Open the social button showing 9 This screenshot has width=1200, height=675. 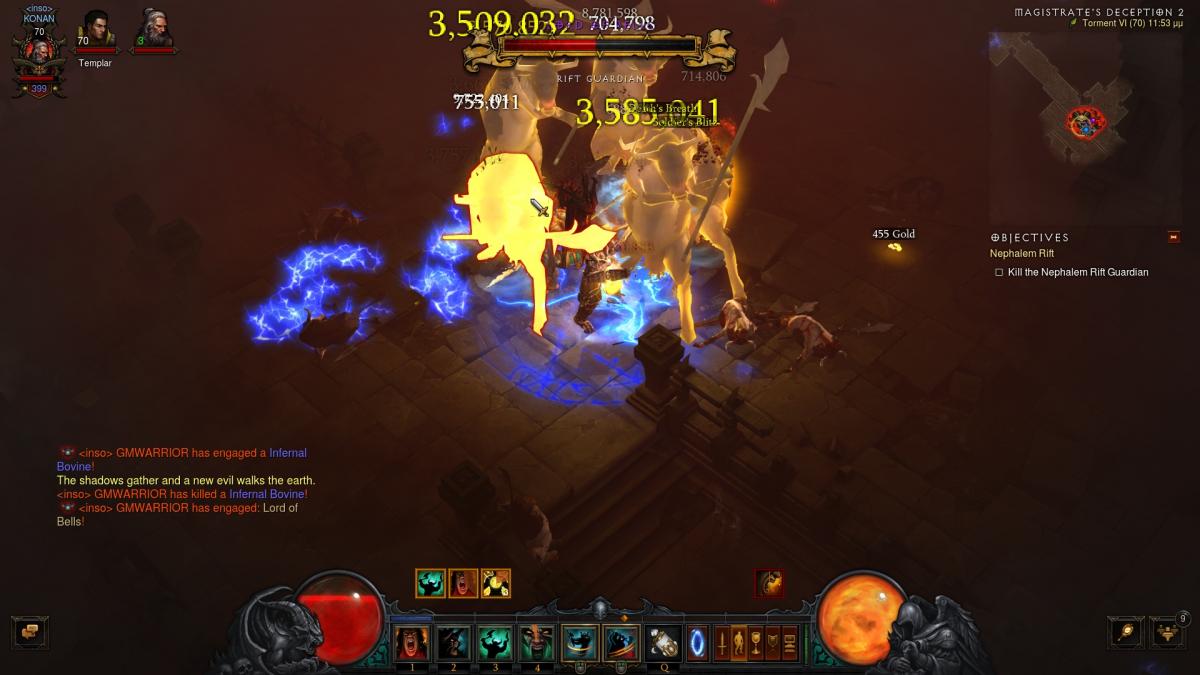[x=1167, y=632]
